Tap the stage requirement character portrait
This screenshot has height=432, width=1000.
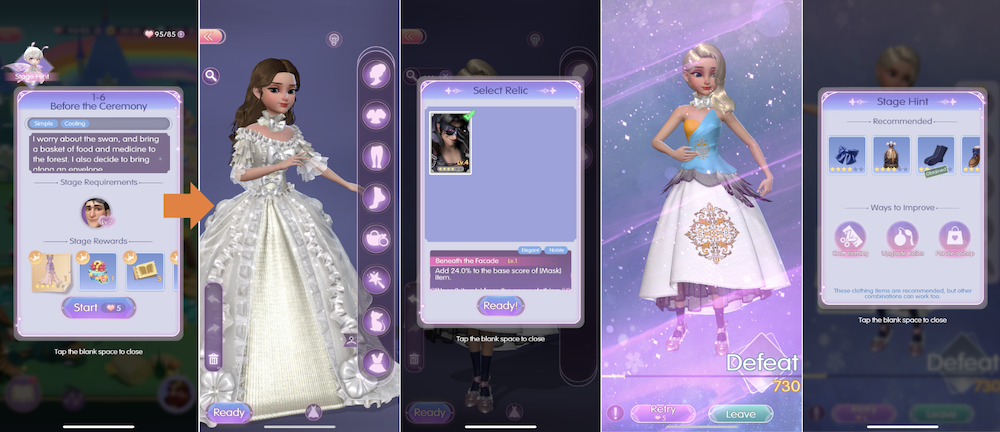[96, 213]
